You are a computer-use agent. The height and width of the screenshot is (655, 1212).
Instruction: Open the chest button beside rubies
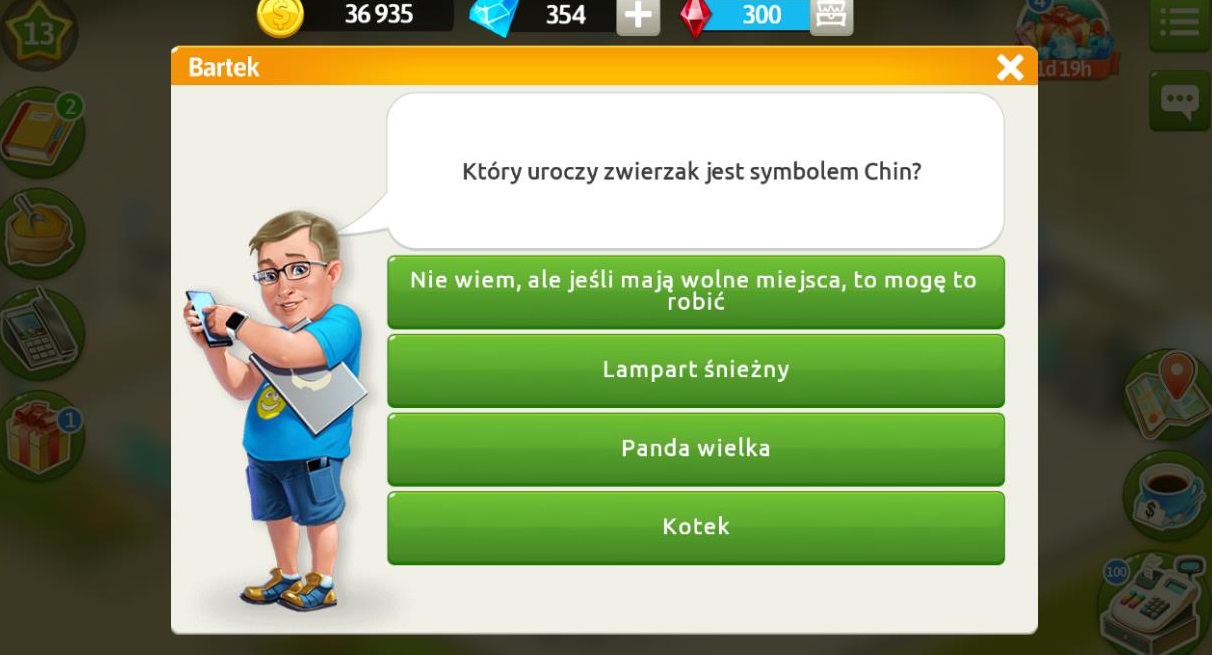pyautogui.click(x=831, y=16)
